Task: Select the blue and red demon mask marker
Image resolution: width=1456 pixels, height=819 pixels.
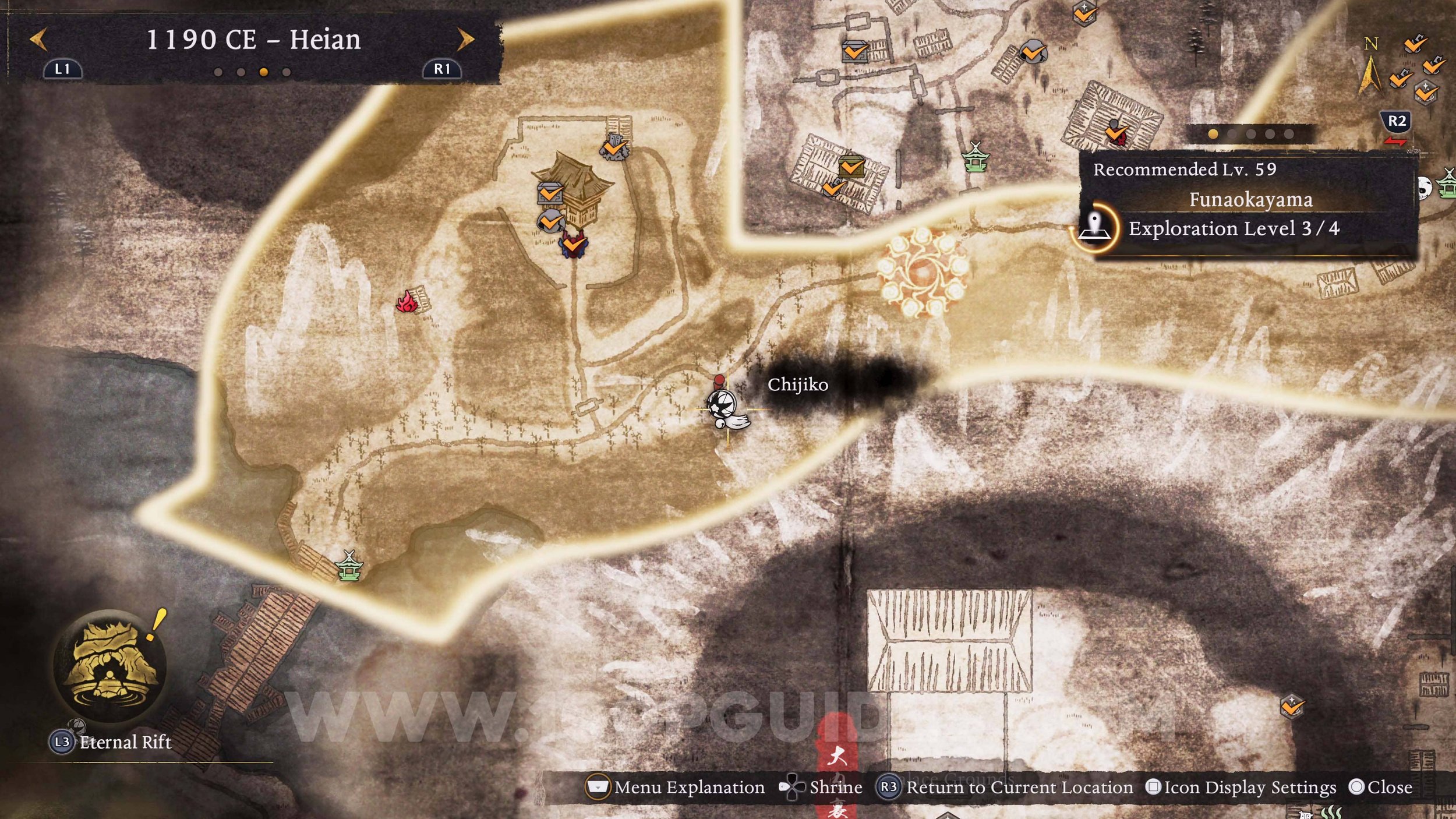Action: point(574,244)
